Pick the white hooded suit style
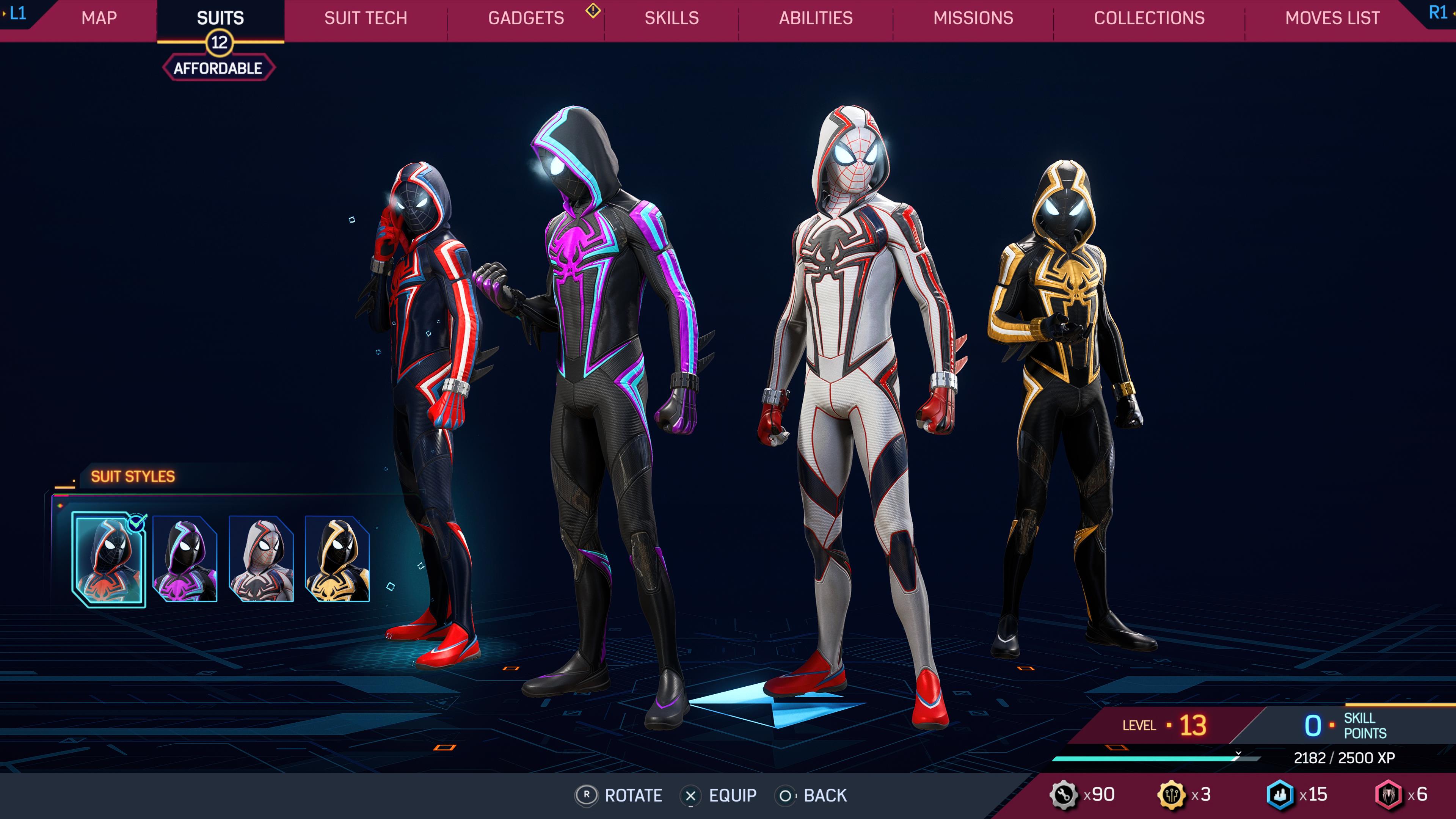The image size is (1456, 819). coord(261,559)
